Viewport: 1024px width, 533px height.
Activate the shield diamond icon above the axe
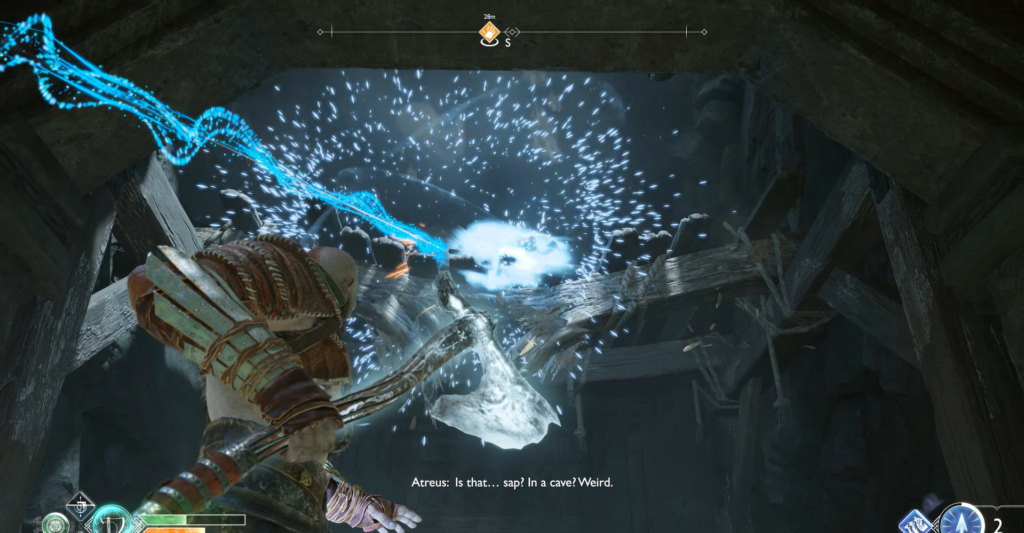click(x=79, y=504)
